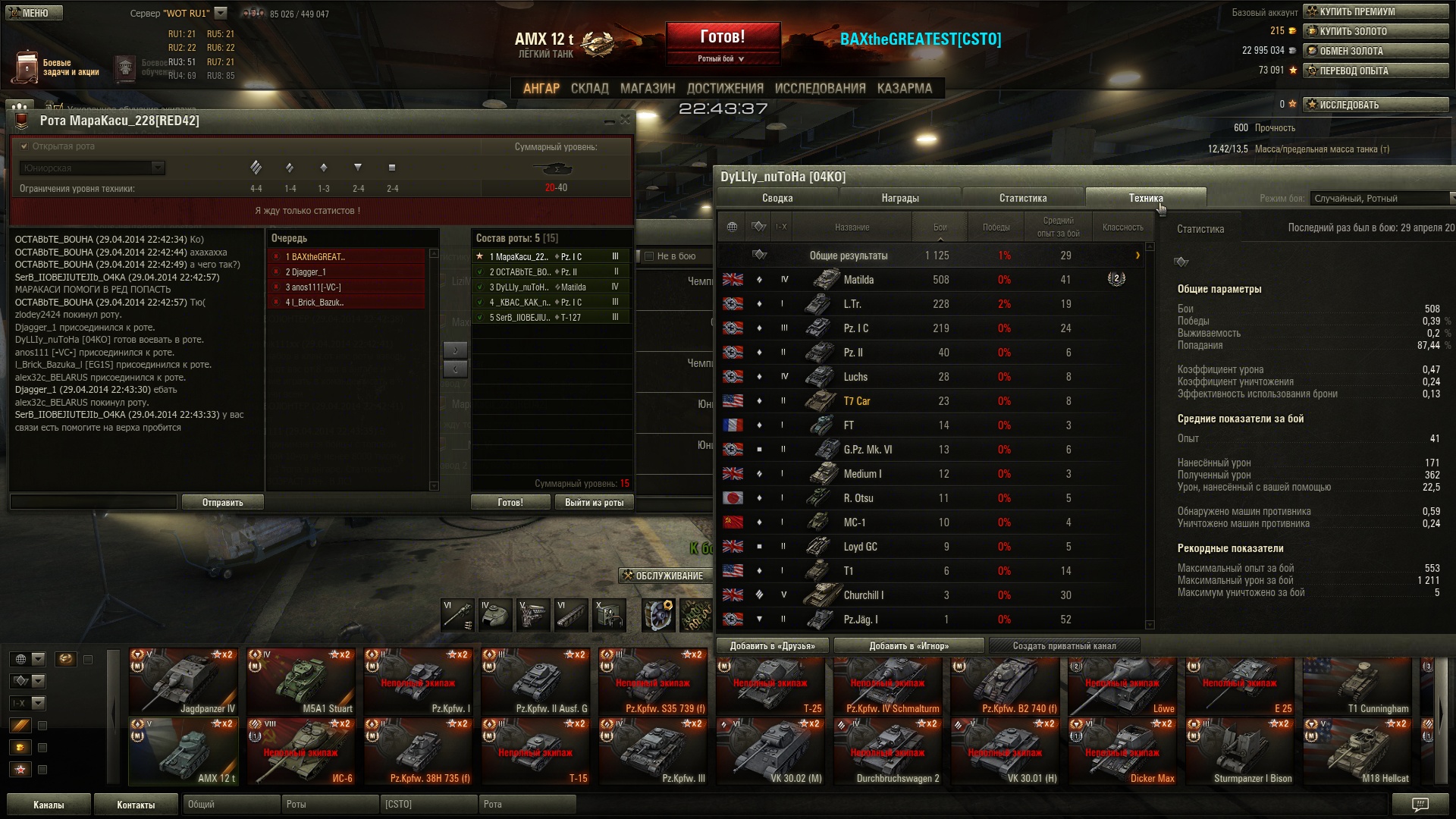Open the МЕНЮ button
Viewport: 1456px width, 819px height.
(34, 13)
